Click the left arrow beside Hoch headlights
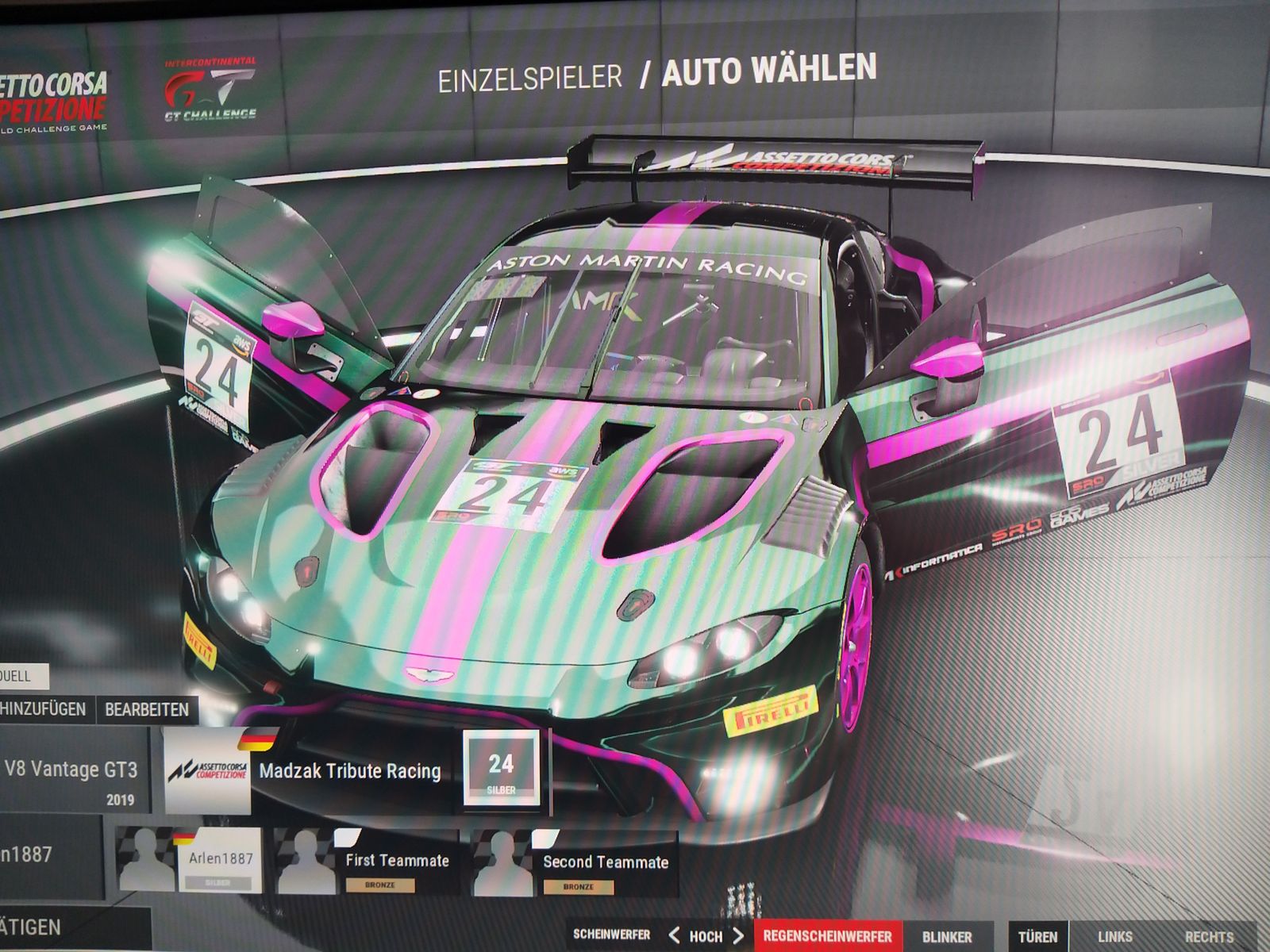The image size is (1270, 952). tap(674, 935)
